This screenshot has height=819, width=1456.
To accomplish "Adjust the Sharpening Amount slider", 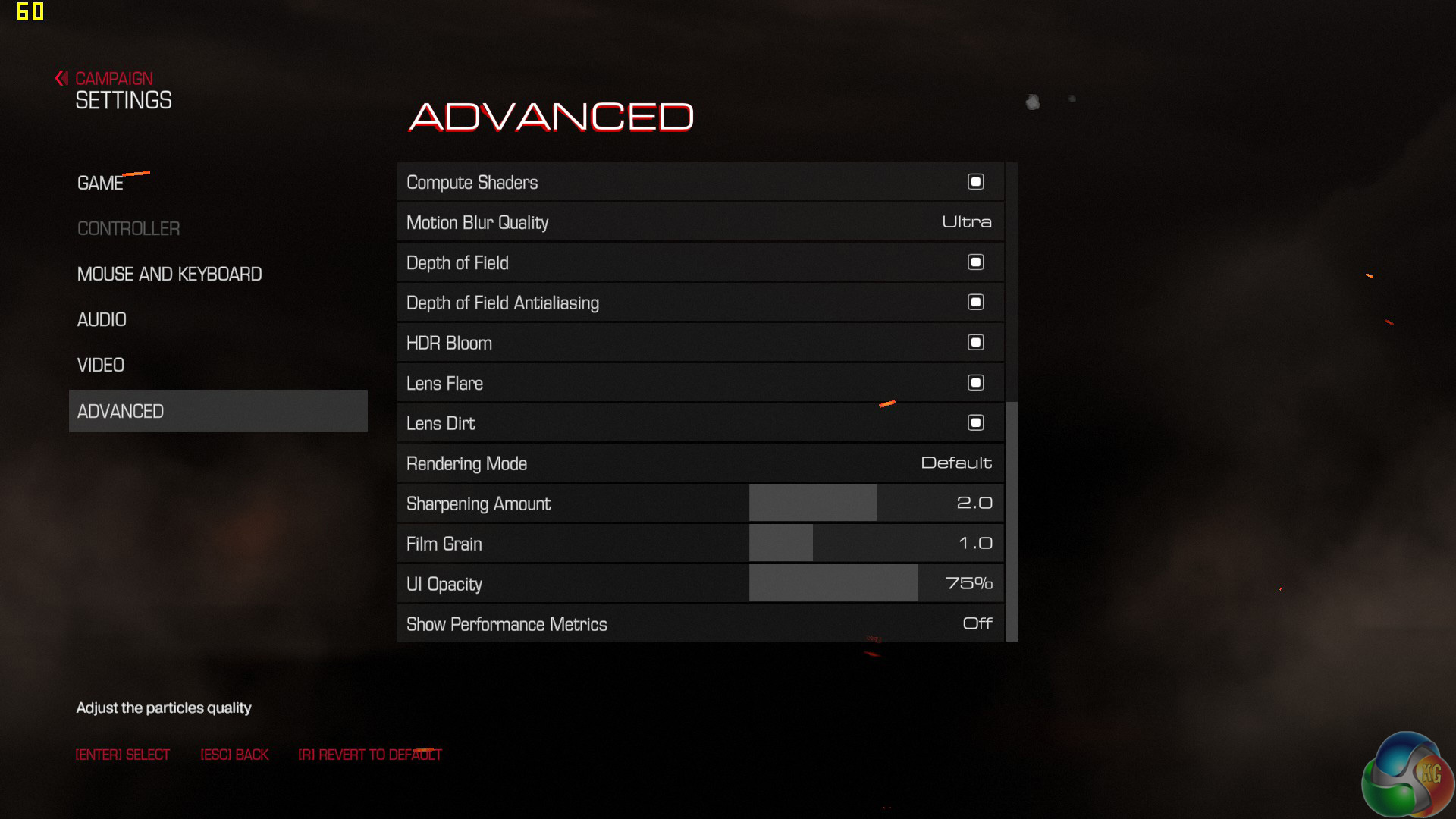I will tap(876, 504).
